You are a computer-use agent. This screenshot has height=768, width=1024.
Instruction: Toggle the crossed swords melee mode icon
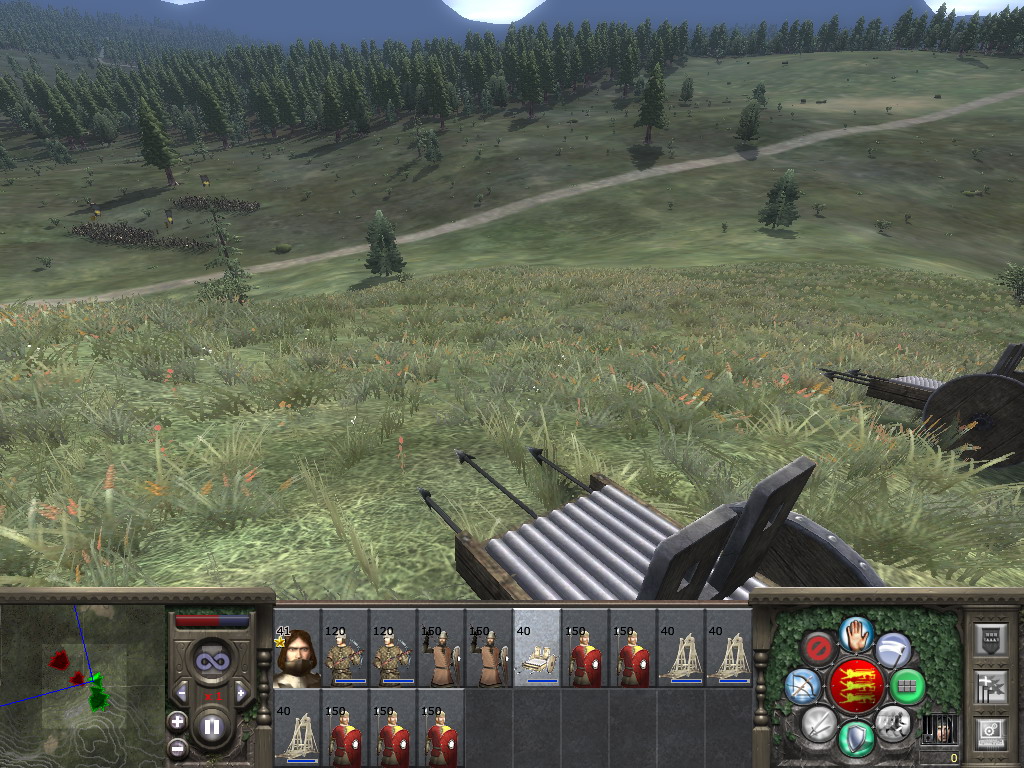819,722
